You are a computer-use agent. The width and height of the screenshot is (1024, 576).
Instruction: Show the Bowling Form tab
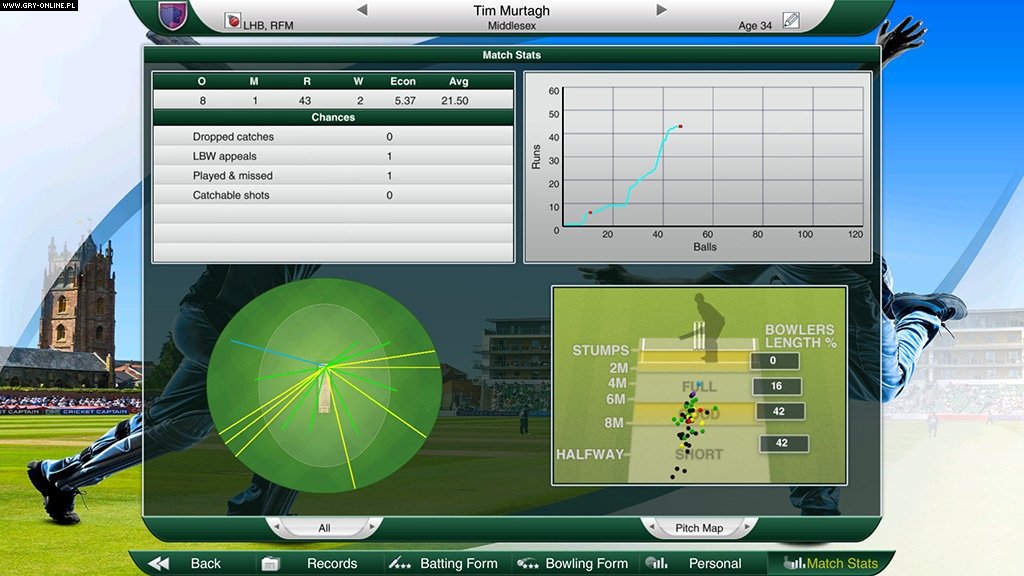573,563
